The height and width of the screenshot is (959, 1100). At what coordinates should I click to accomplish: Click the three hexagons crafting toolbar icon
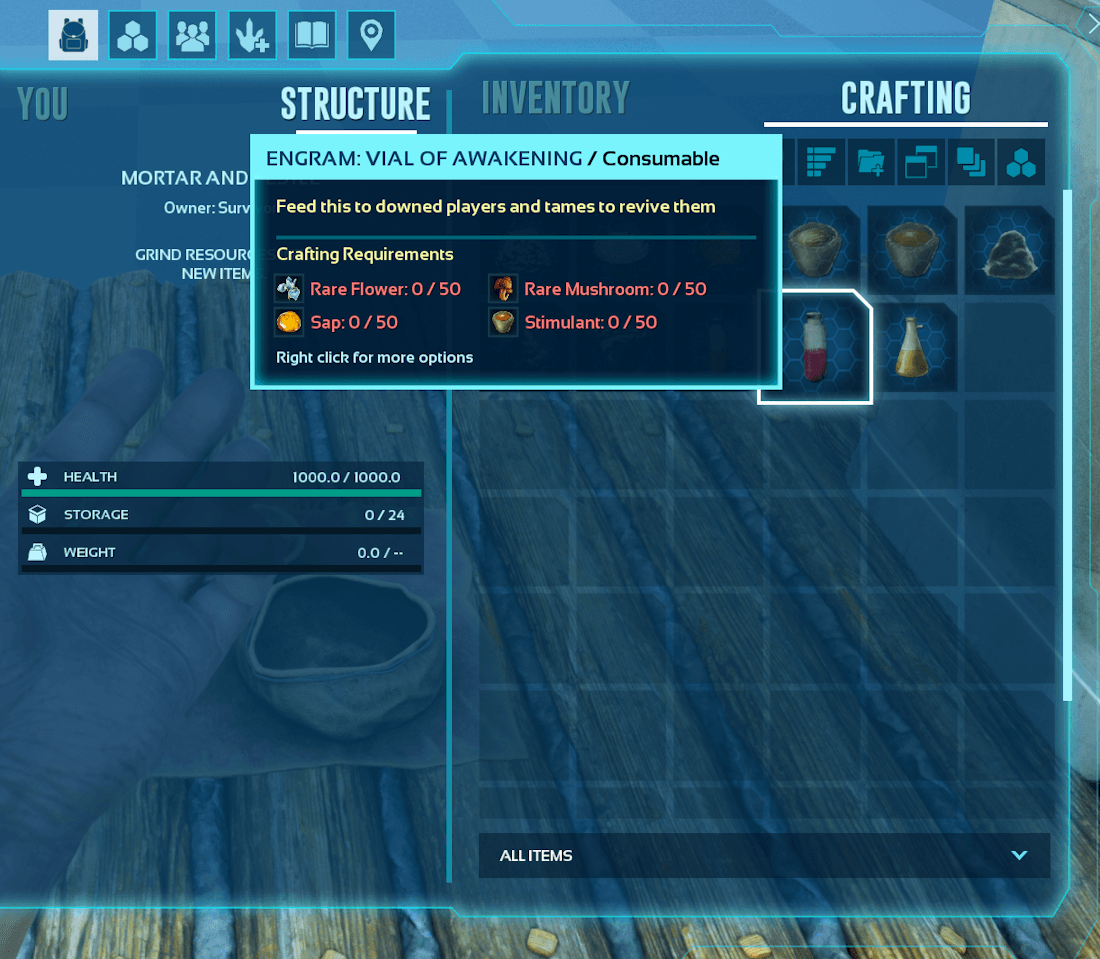click(x=1021, y=163)
